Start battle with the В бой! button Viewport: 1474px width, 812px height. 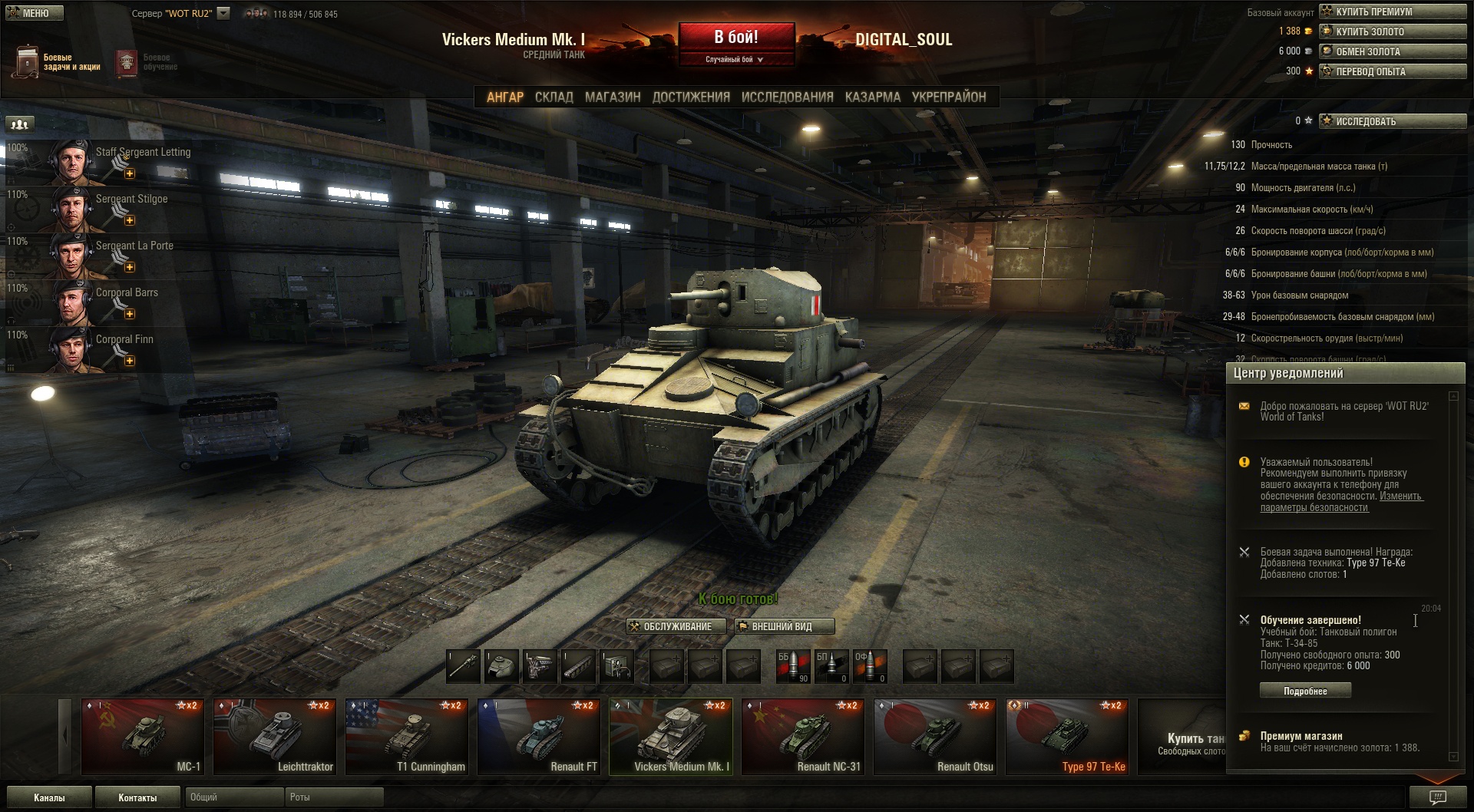[735, 38]
